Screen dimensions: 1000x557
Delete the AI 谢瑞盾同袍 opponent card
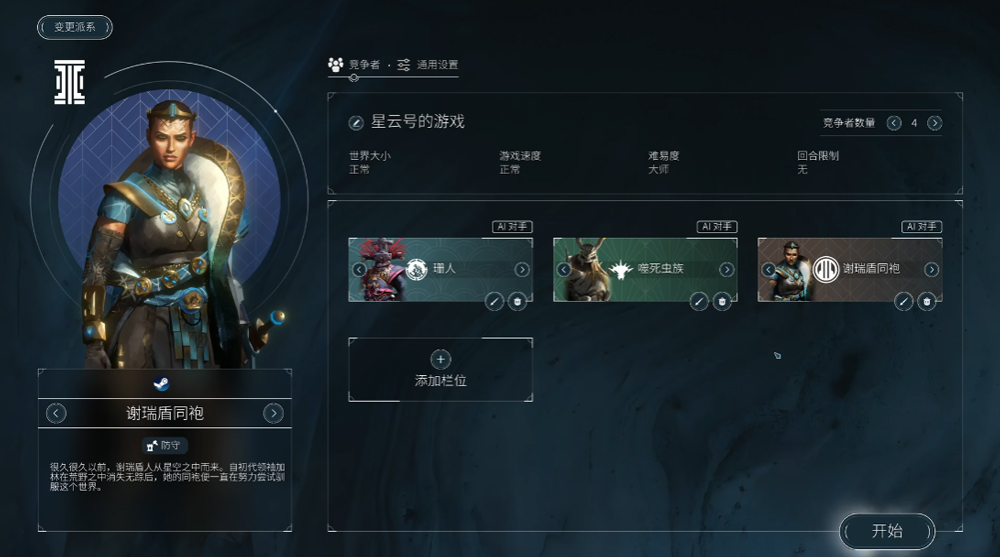(x=927, y=301)
